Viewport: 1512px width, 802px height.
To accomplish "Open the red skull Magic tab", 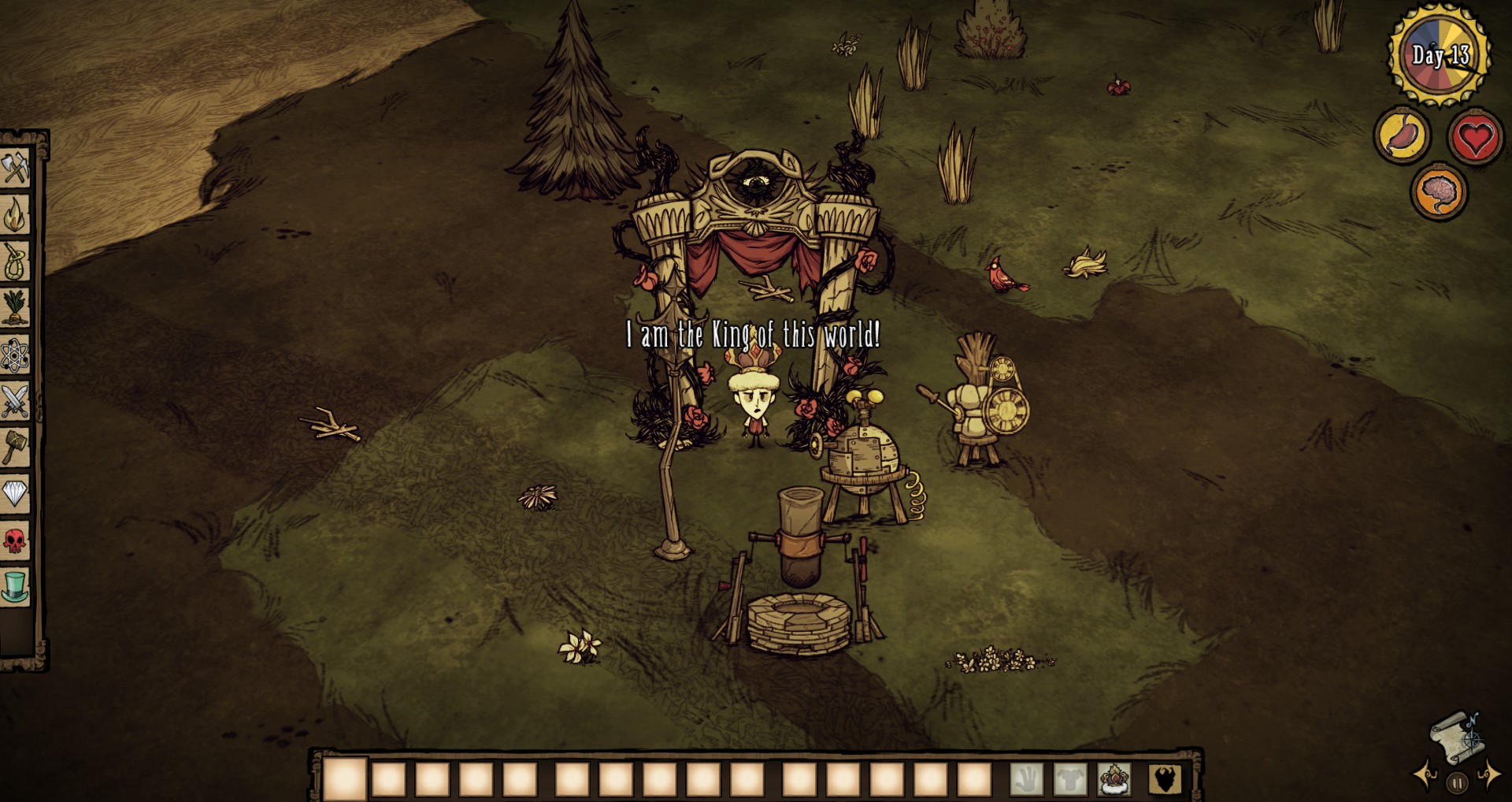I will click(15, 540).
